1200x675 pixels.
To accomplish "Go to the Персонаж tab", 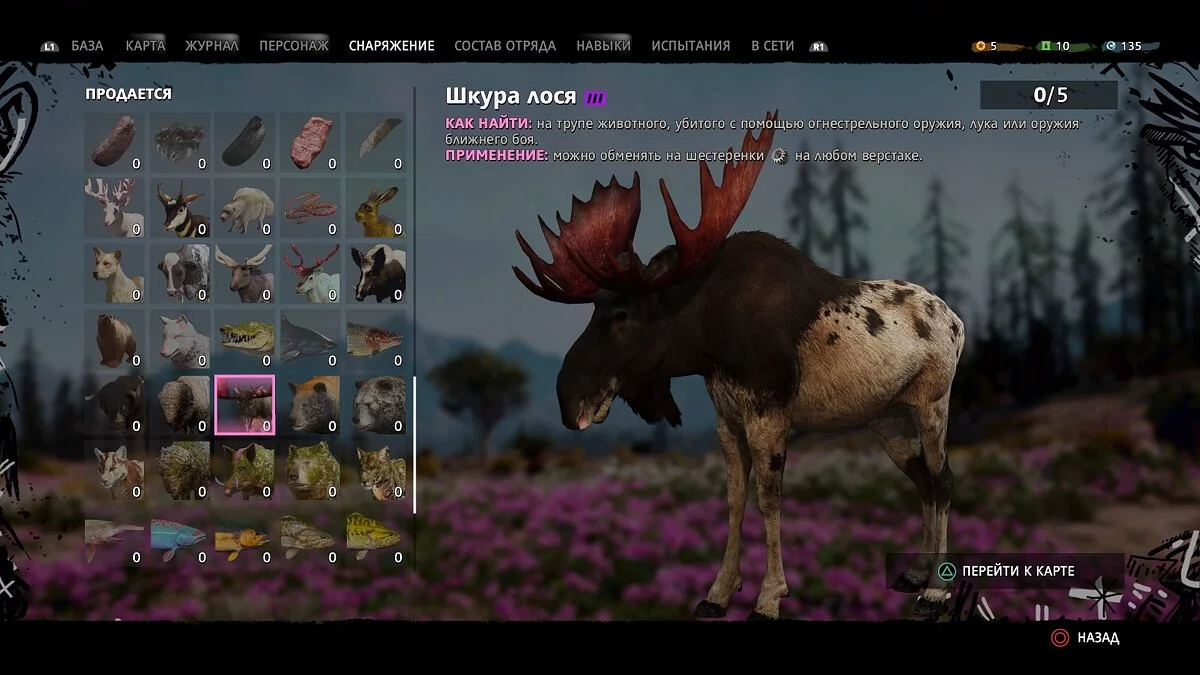I will [x=293, y=46].
